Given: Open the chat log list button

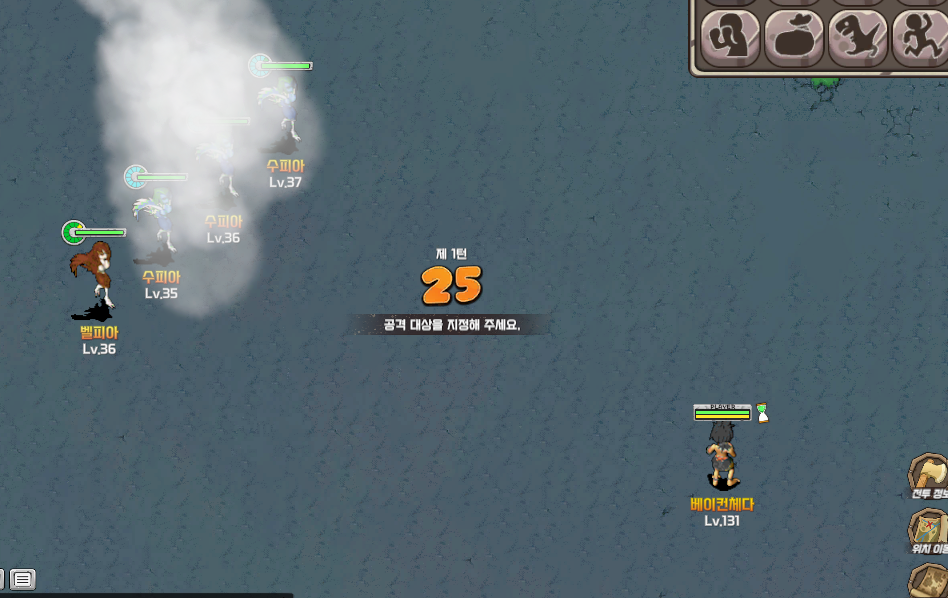Looking at the screenshot, I should click(23, 579).
